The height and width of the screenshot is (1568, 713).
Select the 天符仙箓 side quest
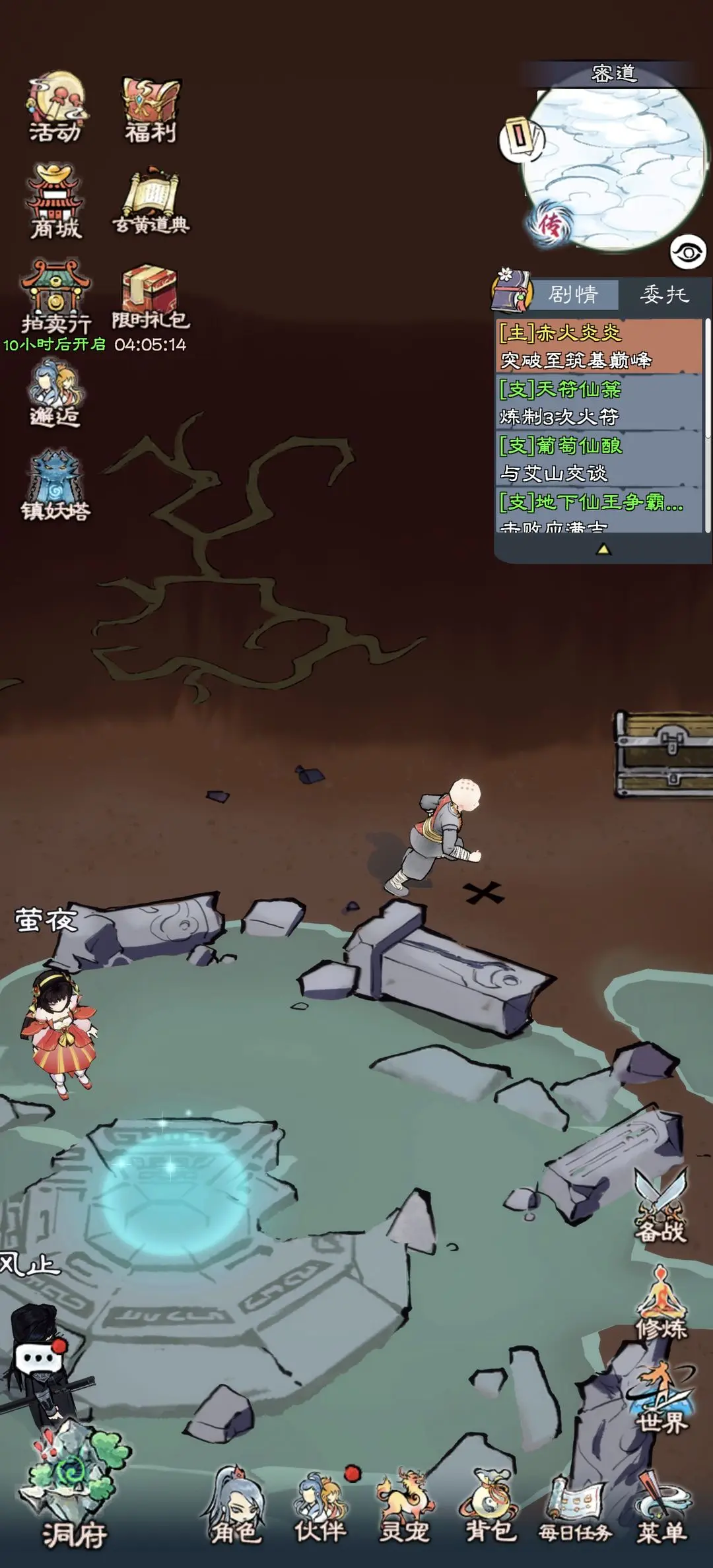pyautogui.click(x=598, y=403)
